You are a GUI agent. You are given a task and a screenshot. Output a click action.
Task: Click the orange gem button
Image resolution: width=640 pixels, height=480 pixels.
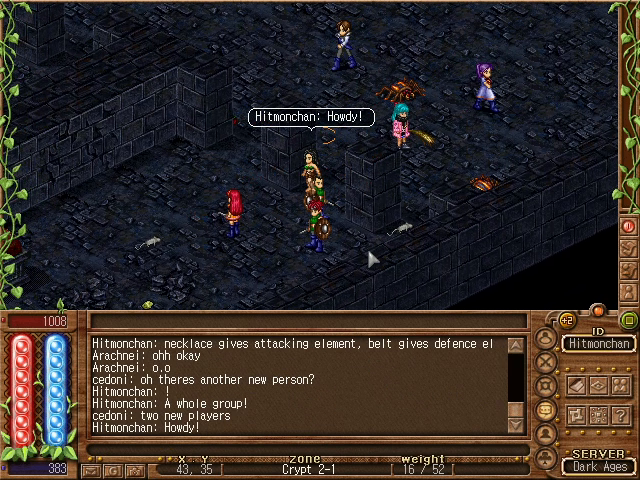point(598,310)
